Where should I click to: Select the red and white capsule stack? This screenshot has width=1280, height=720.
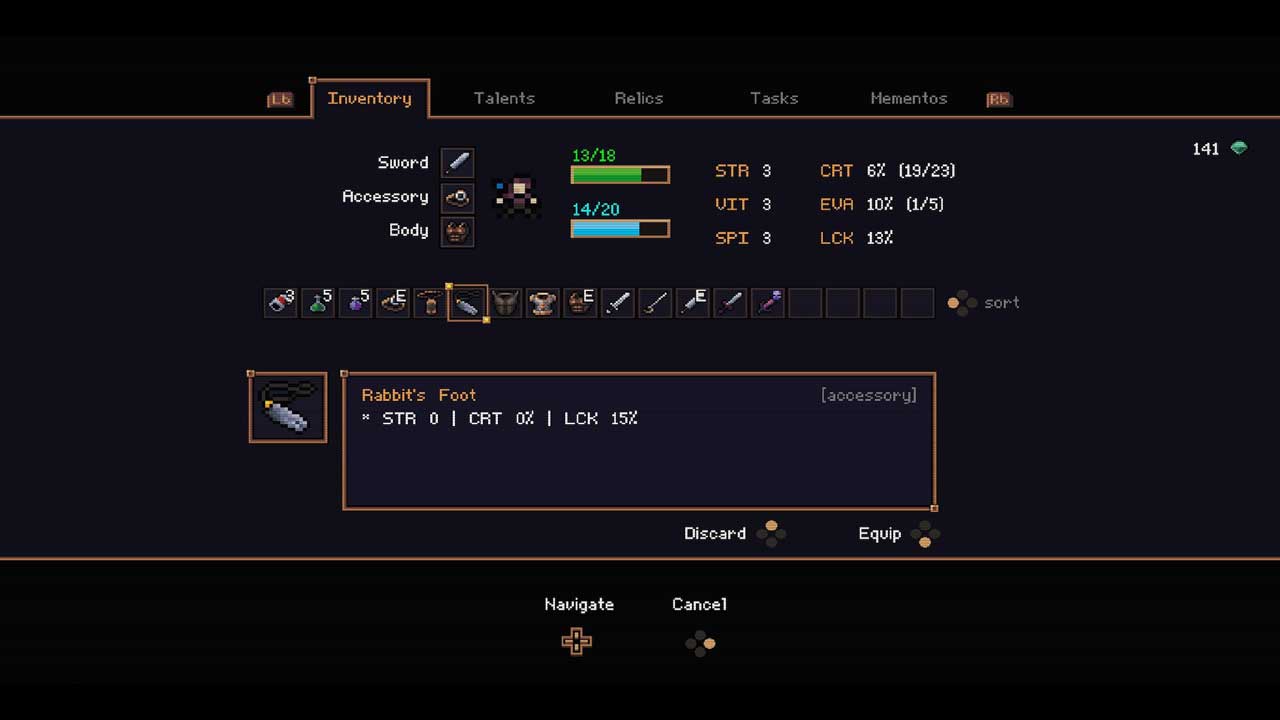(x=280, y=303)
